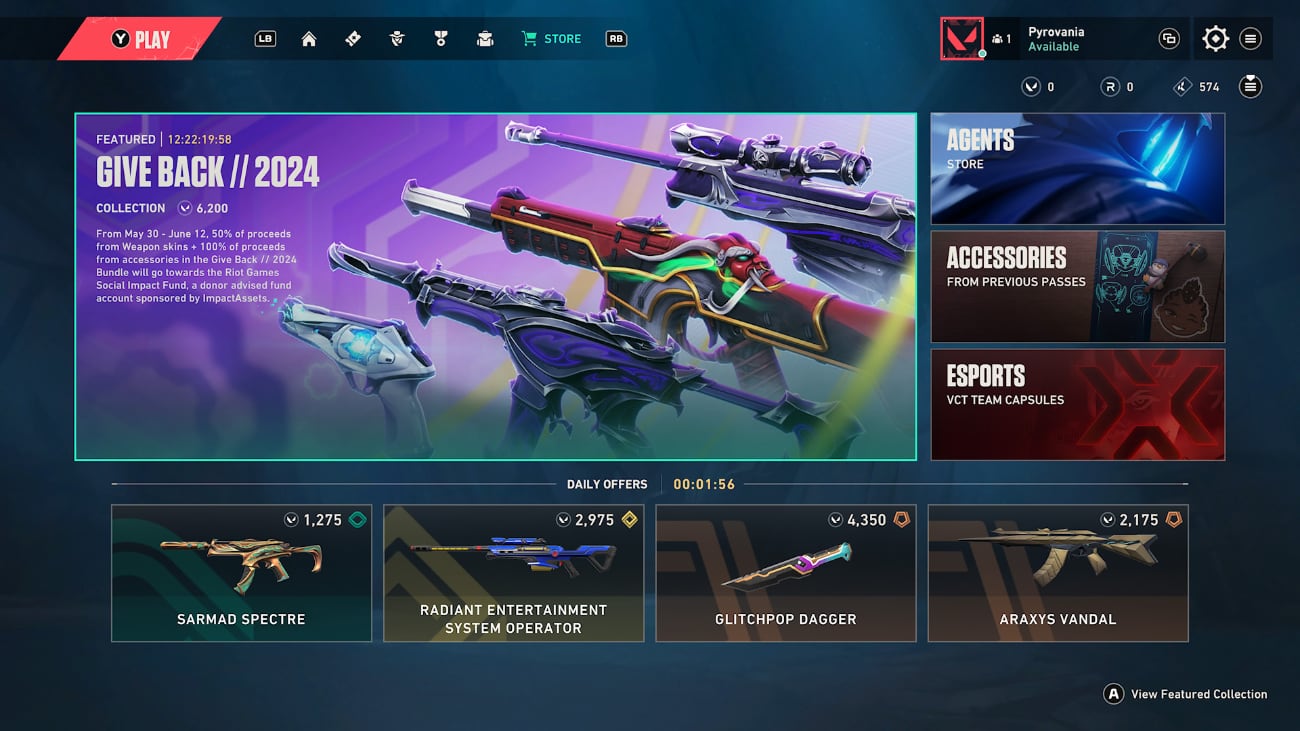Open the Battlepass ticket icon
The image size is (1300, 731).
pyautogui.click(x=352, y=39)
